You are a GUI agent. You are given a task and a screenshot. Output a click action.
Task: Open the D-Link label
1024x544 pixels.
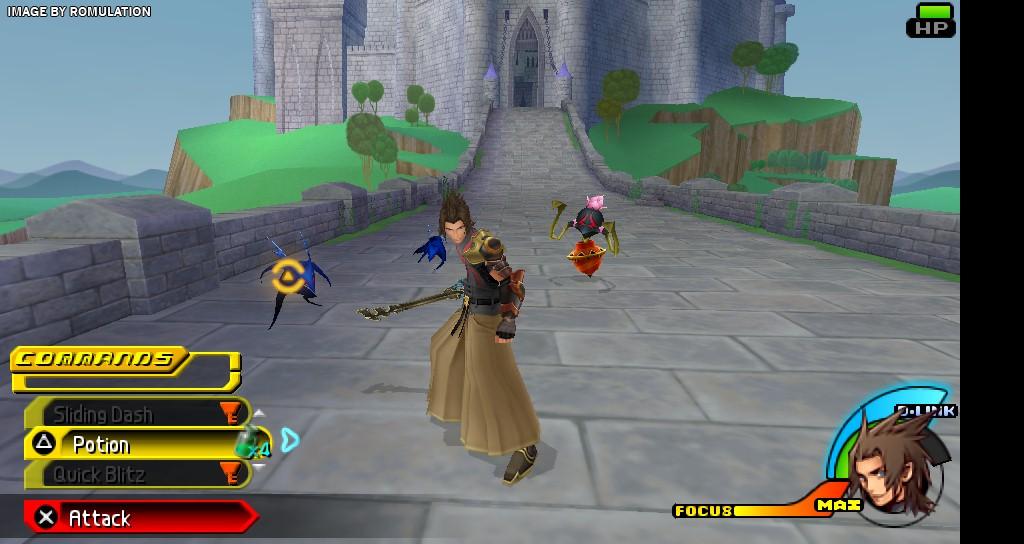click(x=926, y=411)
